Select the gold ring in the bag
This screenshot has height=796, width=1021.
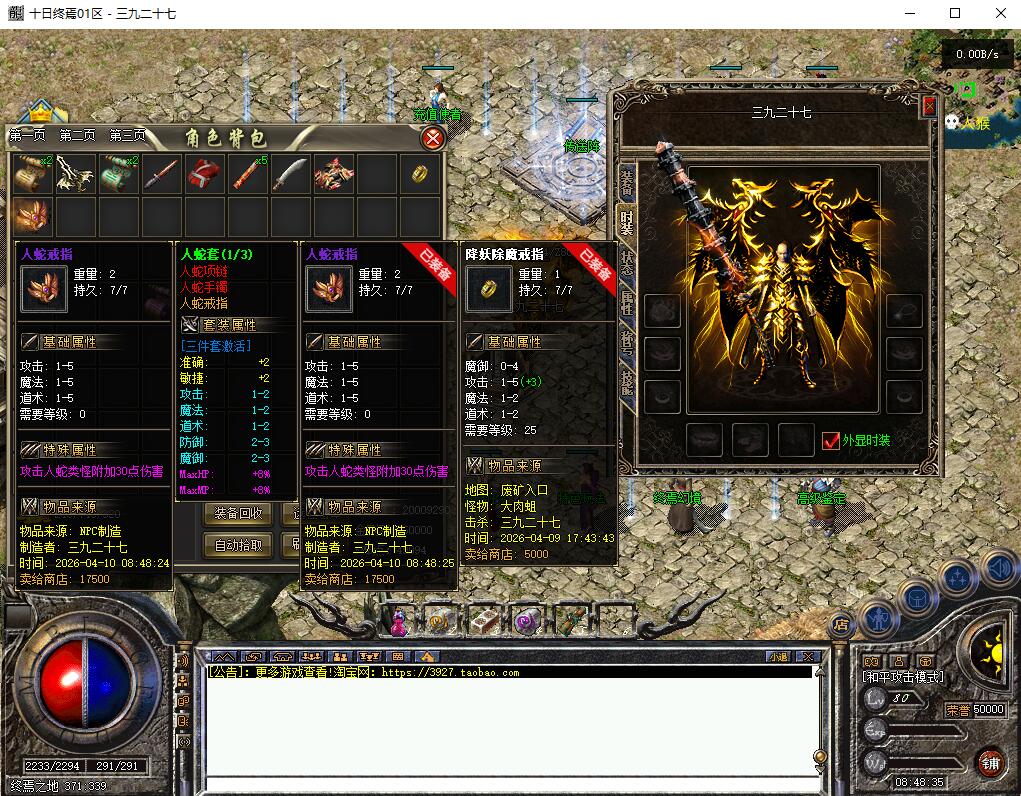pyautogui.click(x=419, y=174)
